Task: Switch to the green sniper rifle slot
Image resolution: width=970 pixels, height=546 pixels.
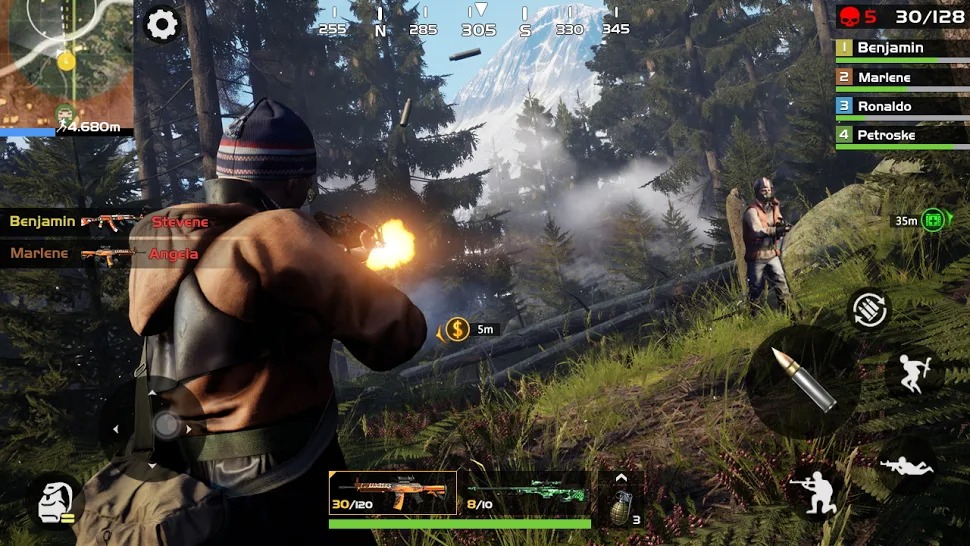Action: pyautogui.click(x=525, y=491)
